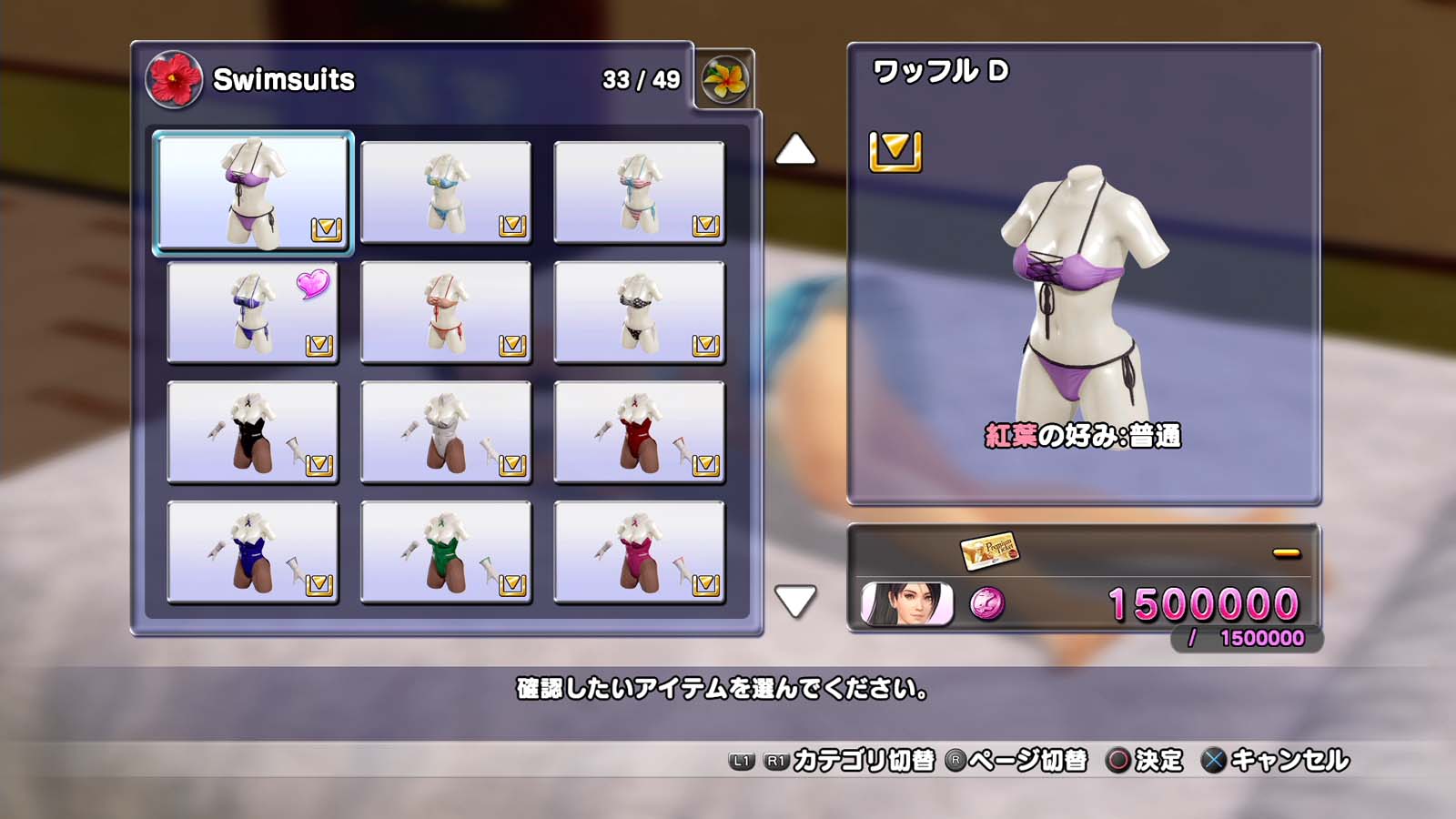Open the red hibiscus Swimsuits category
Image resolution: width=1456 pixels, height=819 pixels.
click(174, 79)
